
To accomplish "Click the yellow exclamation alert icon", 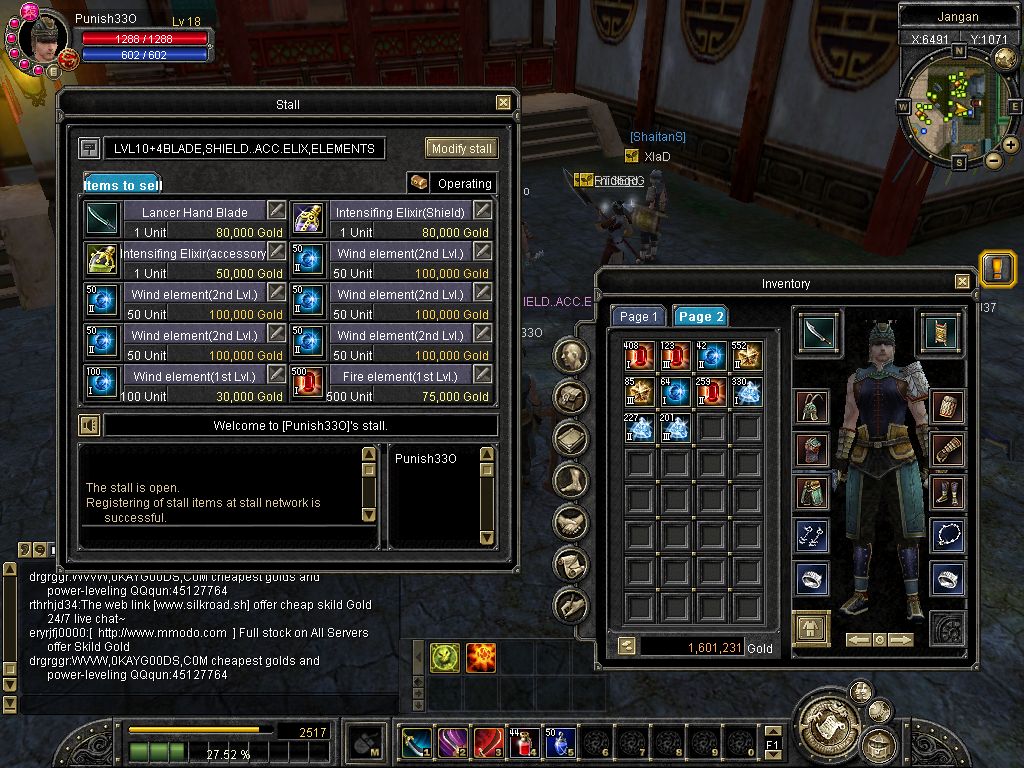I will tap(997, 268).
